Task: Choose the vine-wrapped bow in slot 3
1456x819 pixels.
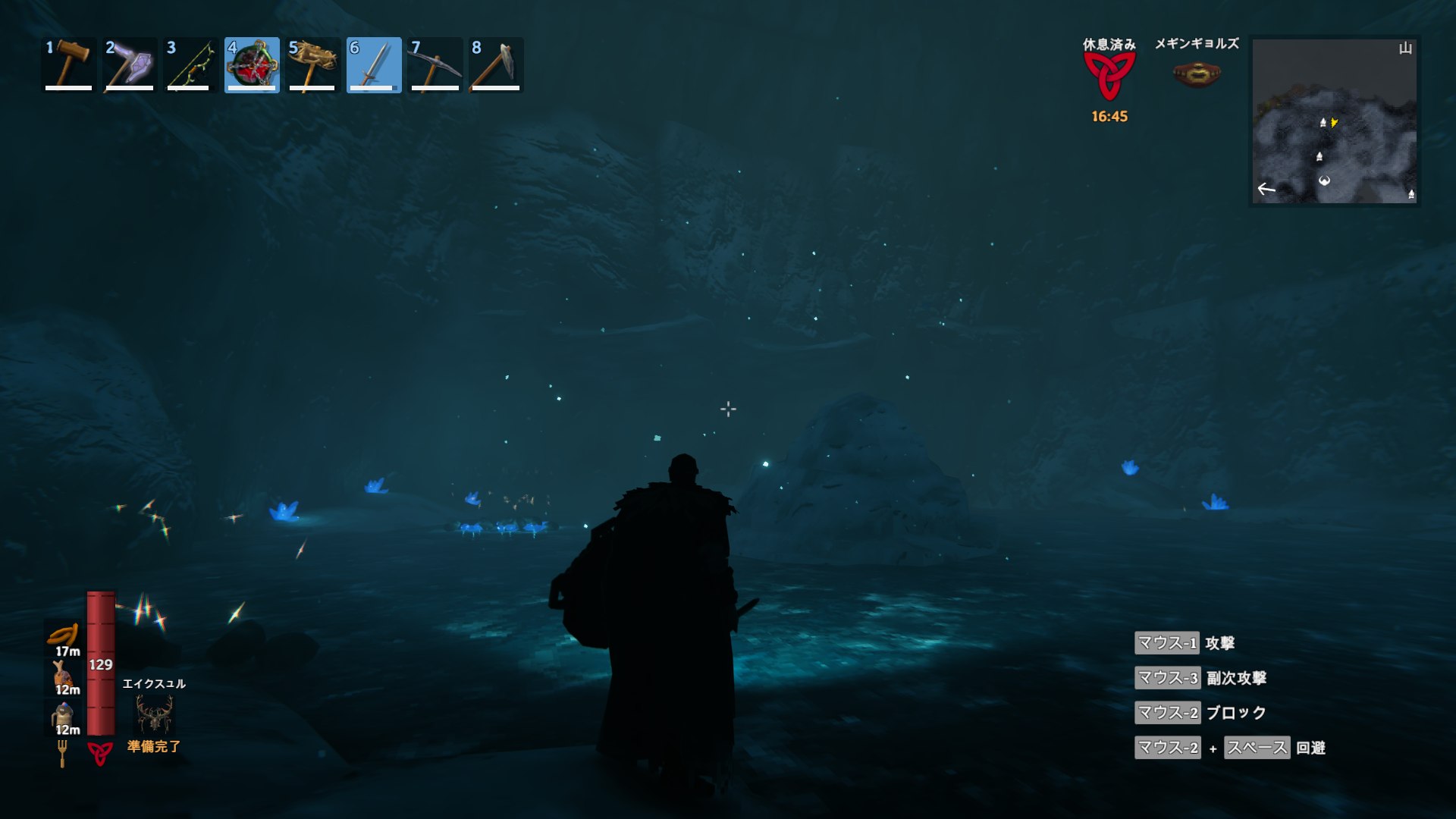Action: tap(190, 65)
